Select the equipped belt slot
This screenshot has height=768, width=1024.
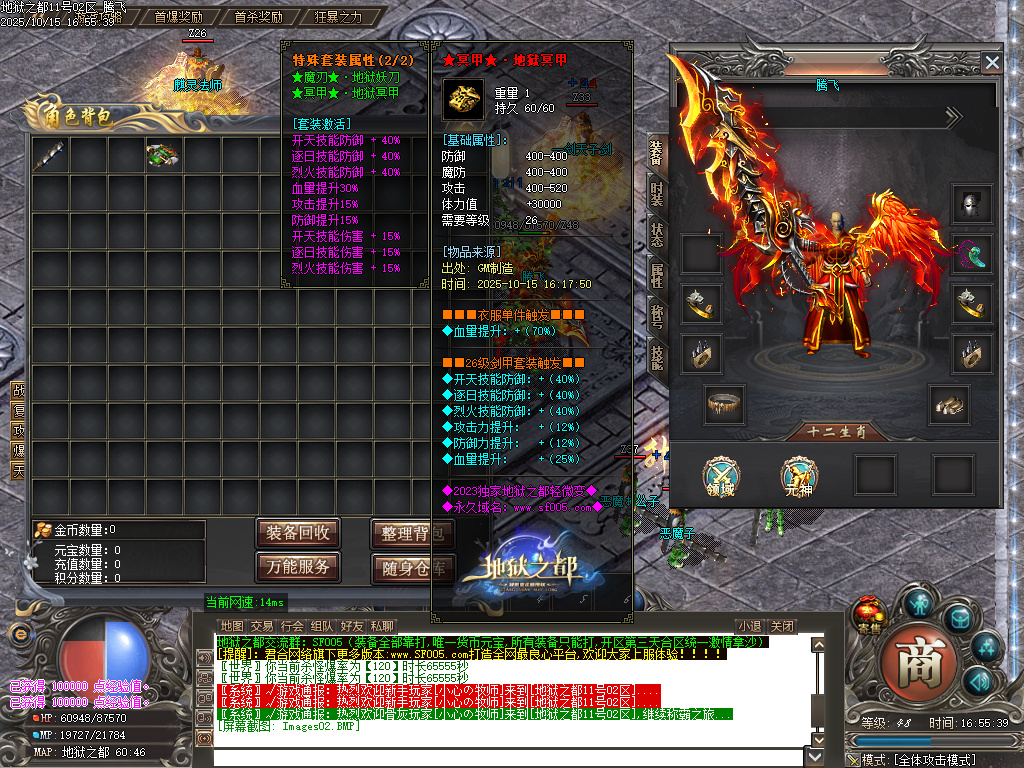point(723,403)
